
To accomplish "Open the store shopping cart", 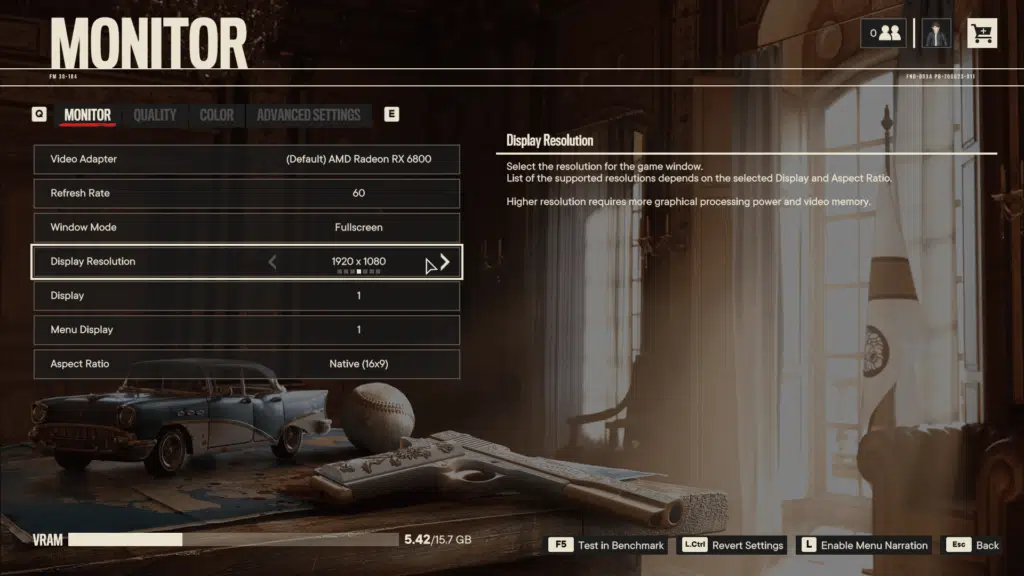I will tap(981, 33).
